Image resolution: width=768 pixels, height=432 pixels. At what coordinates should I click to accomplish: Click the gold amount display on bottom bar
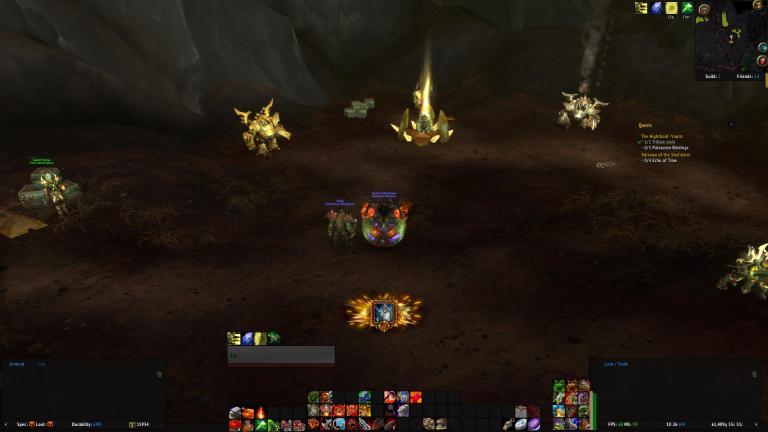click(x=143, y=424)
